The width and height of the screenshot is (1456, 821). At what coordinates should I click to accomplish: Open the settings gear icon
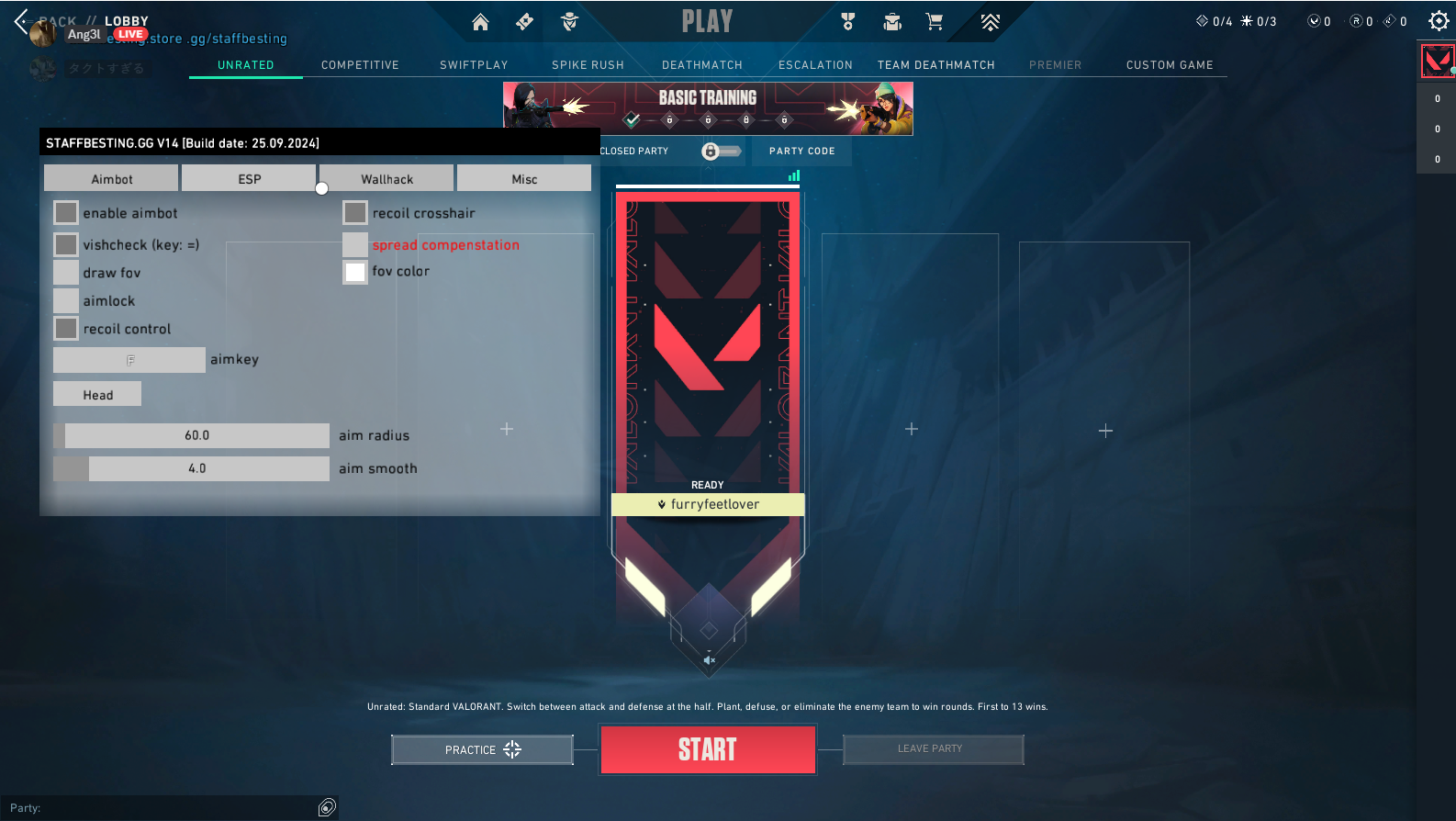coord(1438,21)
